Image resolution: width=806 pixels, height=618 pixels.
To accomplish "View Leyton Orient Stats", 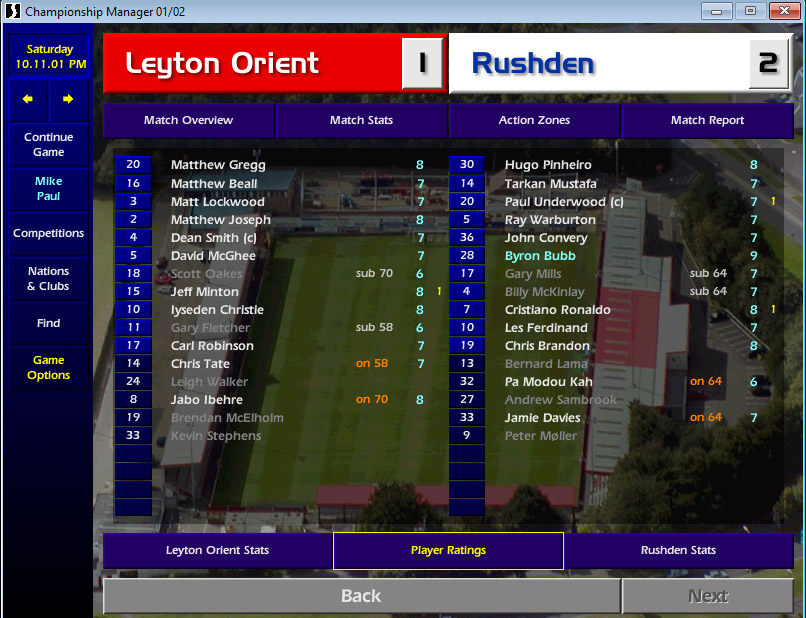I will pyautogui.click(x=217, y=550).
